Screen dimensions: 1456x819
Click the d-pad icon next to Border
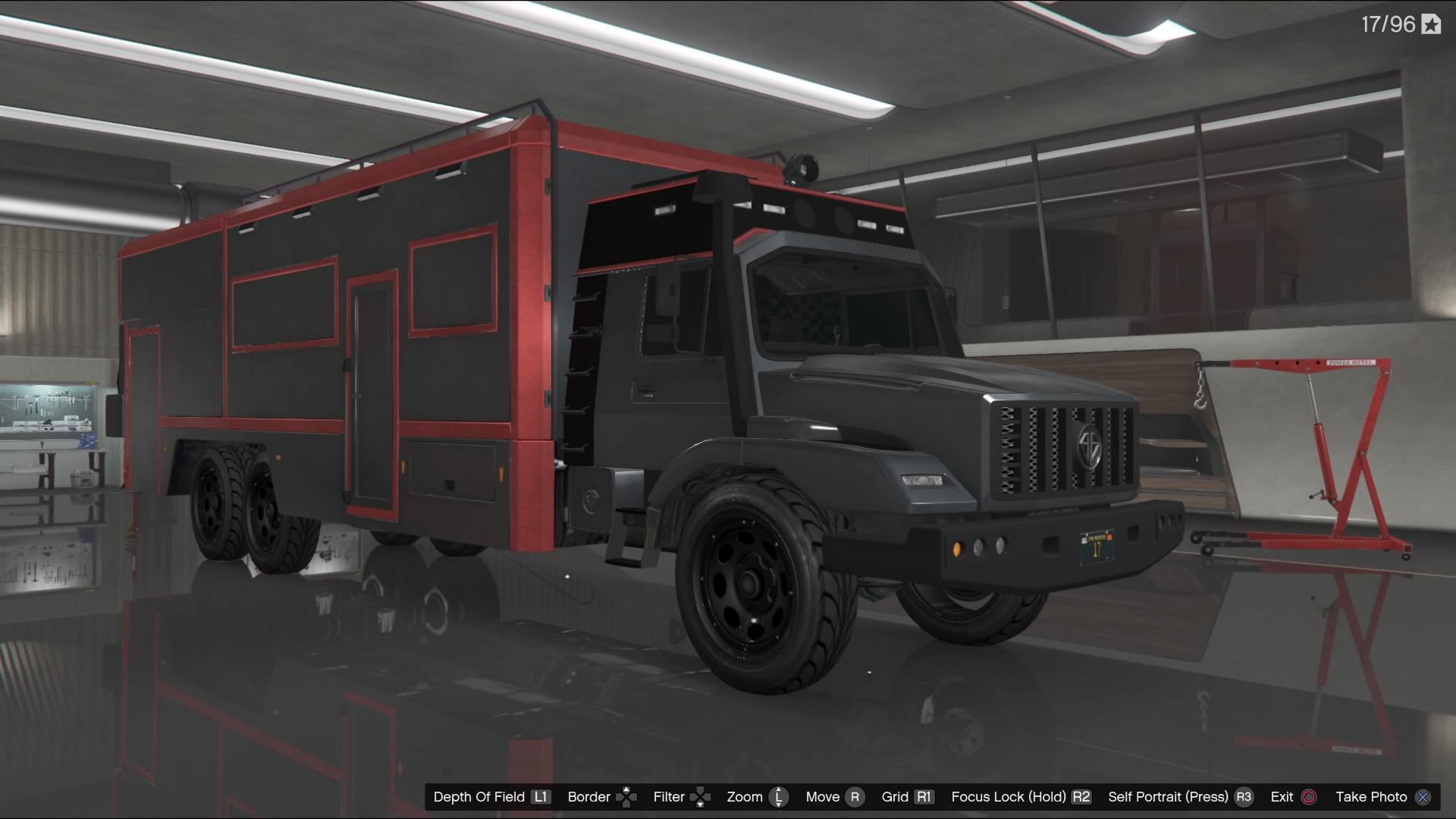click(629, 797)
